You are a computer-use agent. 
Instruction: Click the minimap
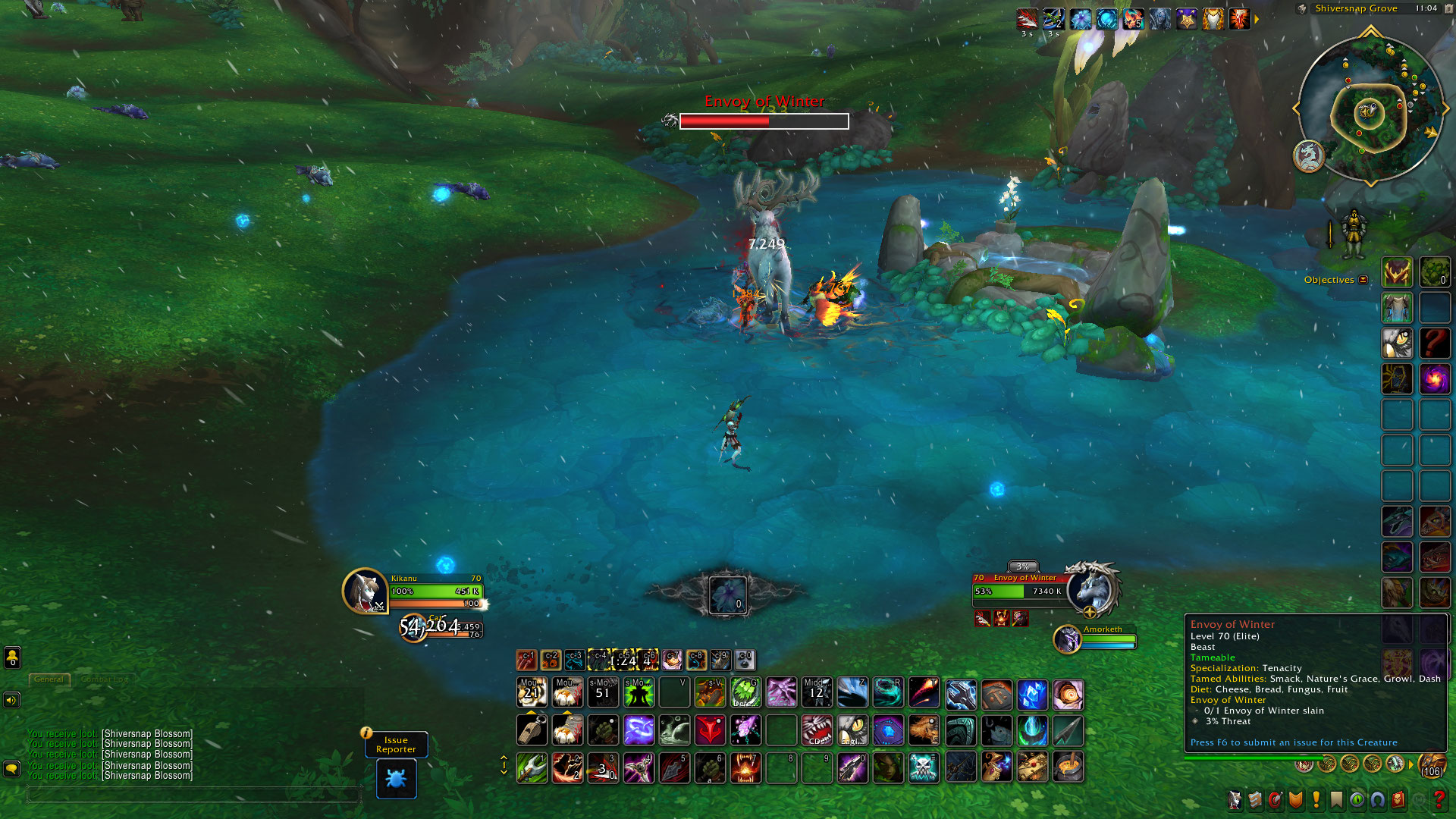1370,111
